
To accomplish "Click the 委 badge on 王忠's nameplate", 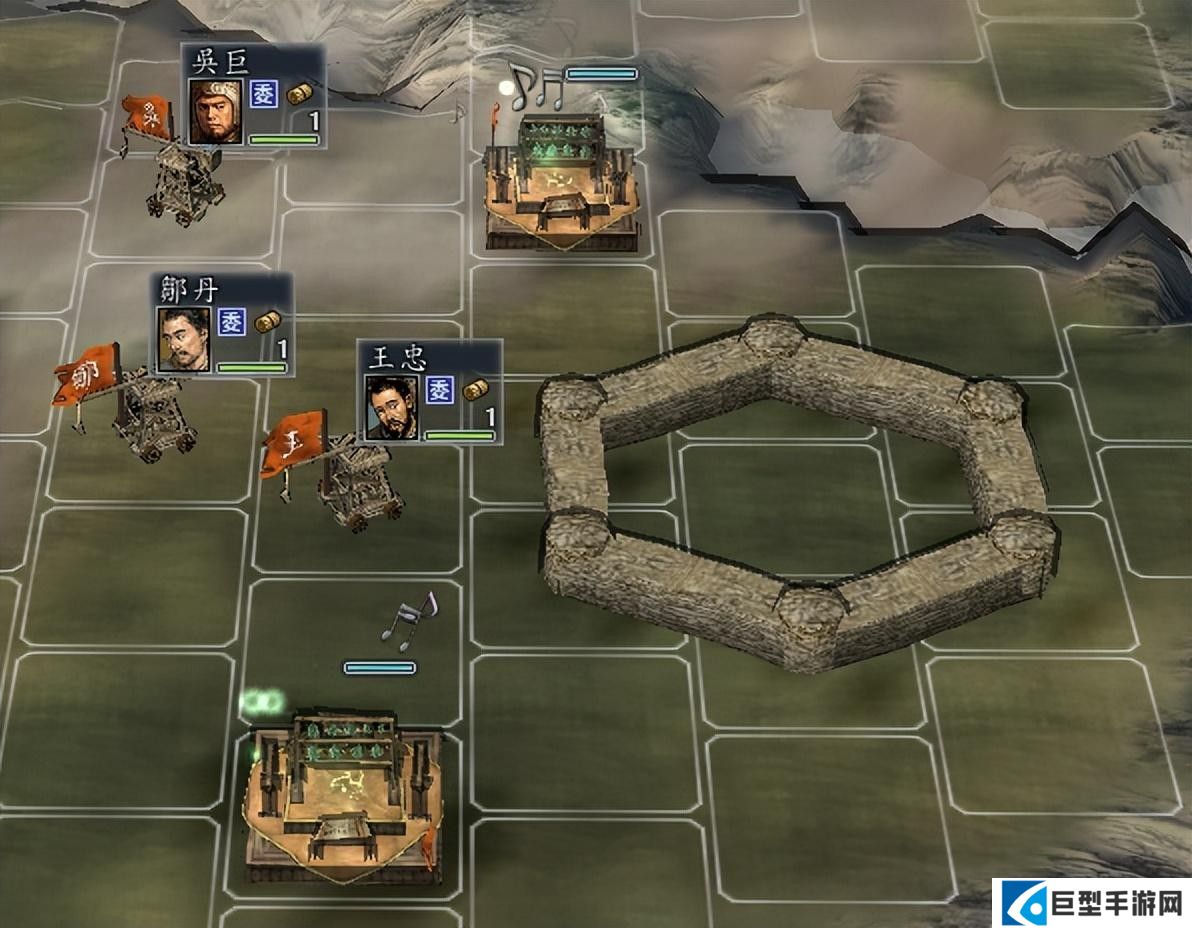I will click(440, 390).
